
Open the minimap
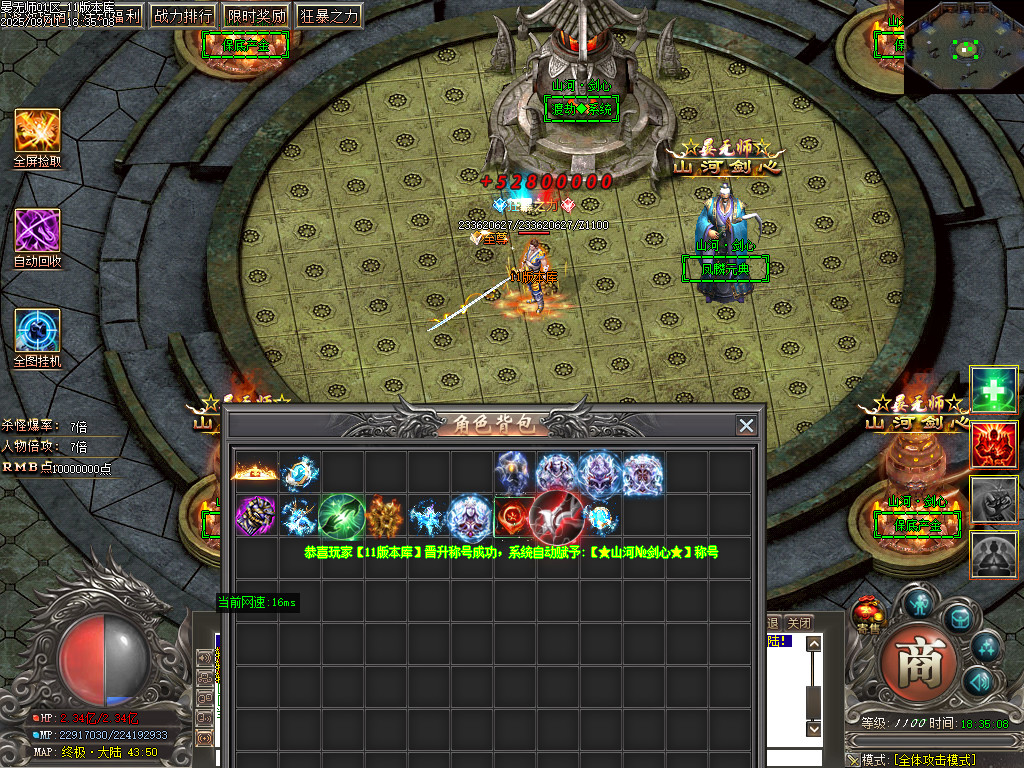click(963, 47)
